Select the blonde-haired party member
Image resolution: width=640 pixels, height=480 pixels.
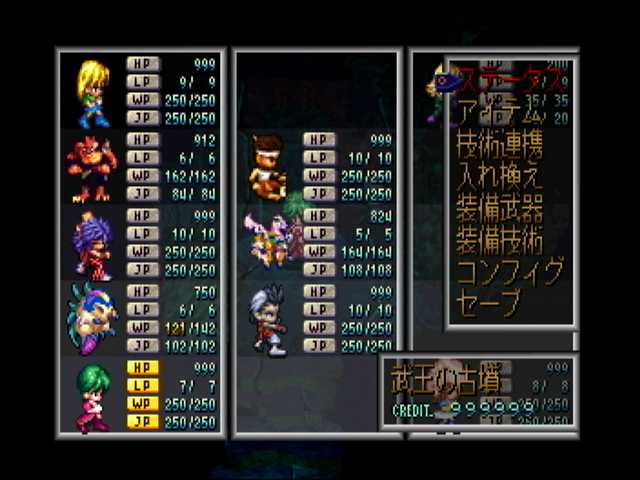tap(90, 92)
